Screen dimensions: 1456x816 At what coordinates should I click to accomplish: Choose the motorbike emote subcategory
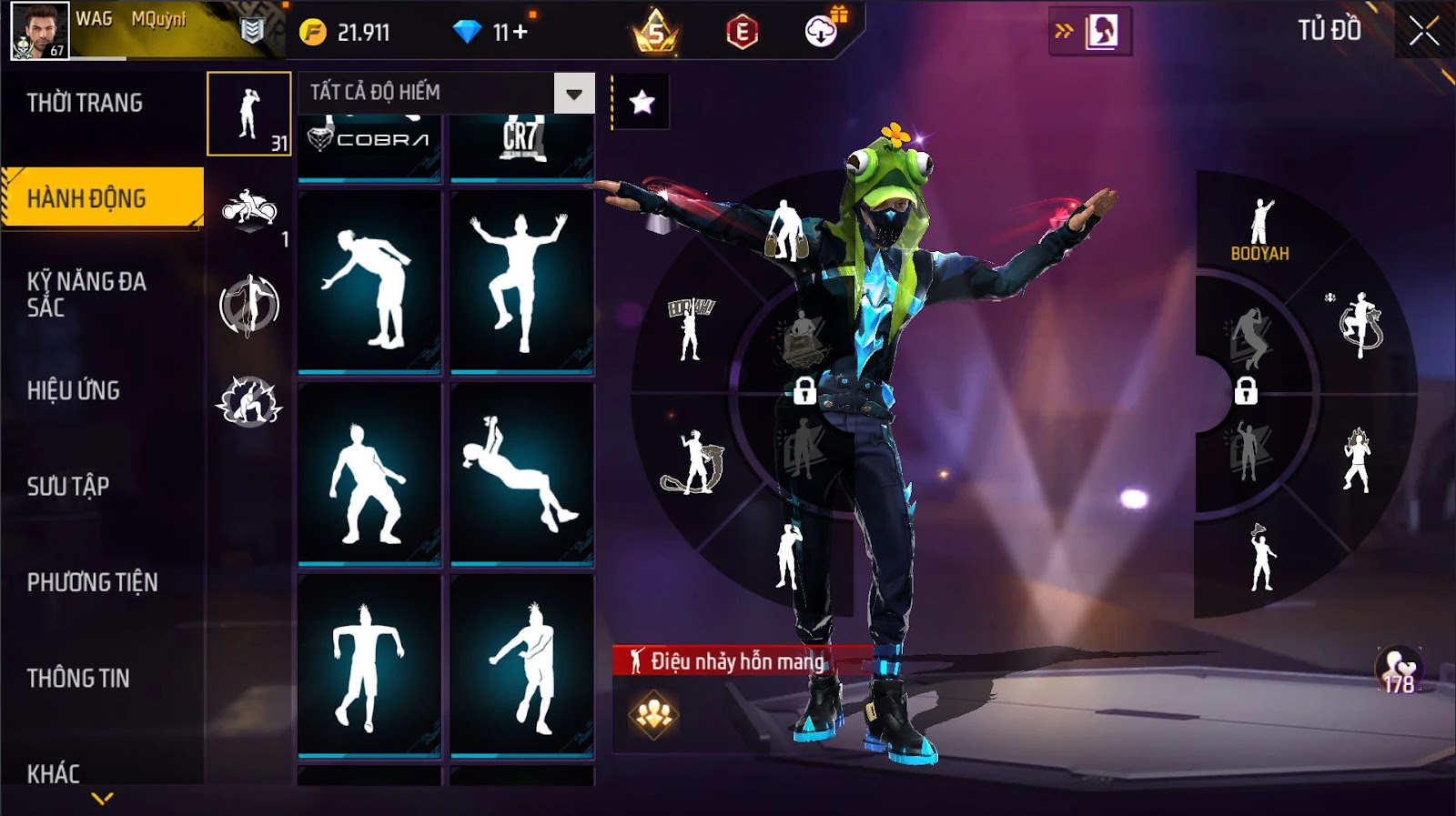(249, 209)
